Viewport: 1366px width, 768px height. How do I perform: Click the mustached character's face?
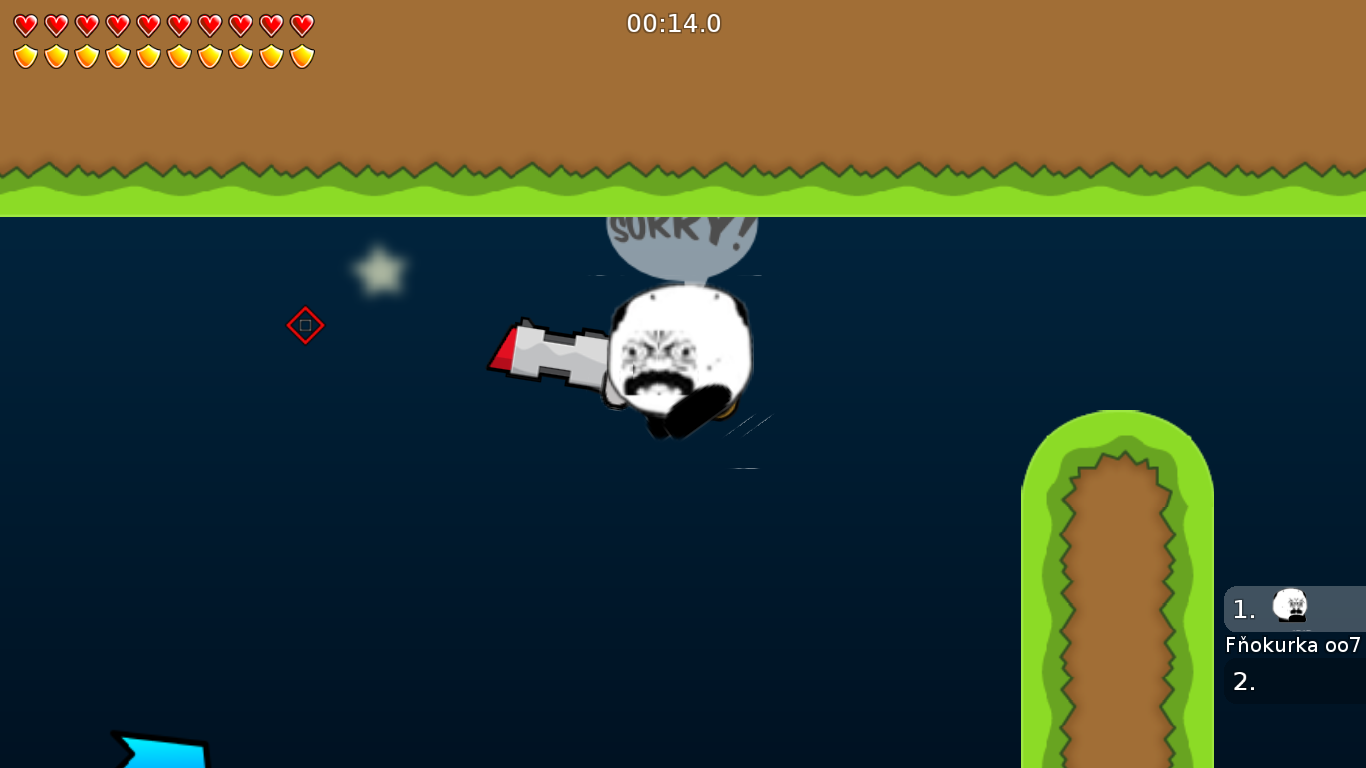point(672,350)
